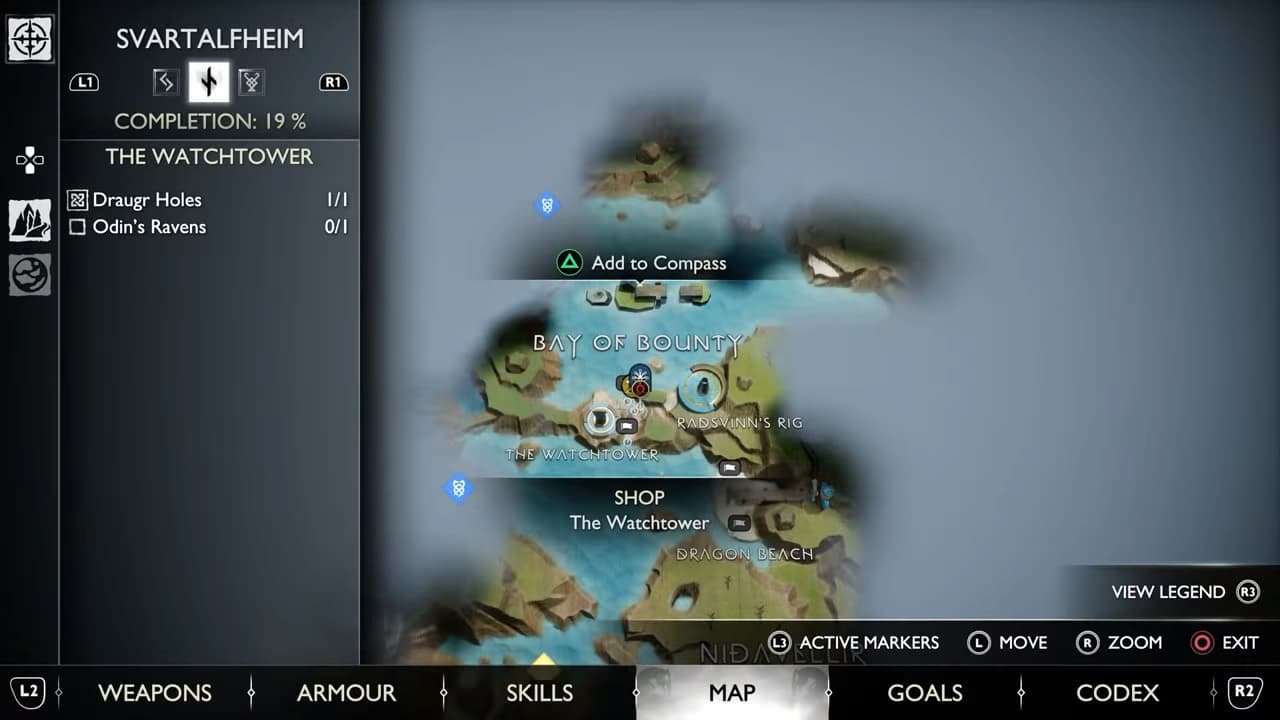Screen dimensions: 1280x720
Task: Check the Odin's Ravens checkbox
Action: [76, 227]
